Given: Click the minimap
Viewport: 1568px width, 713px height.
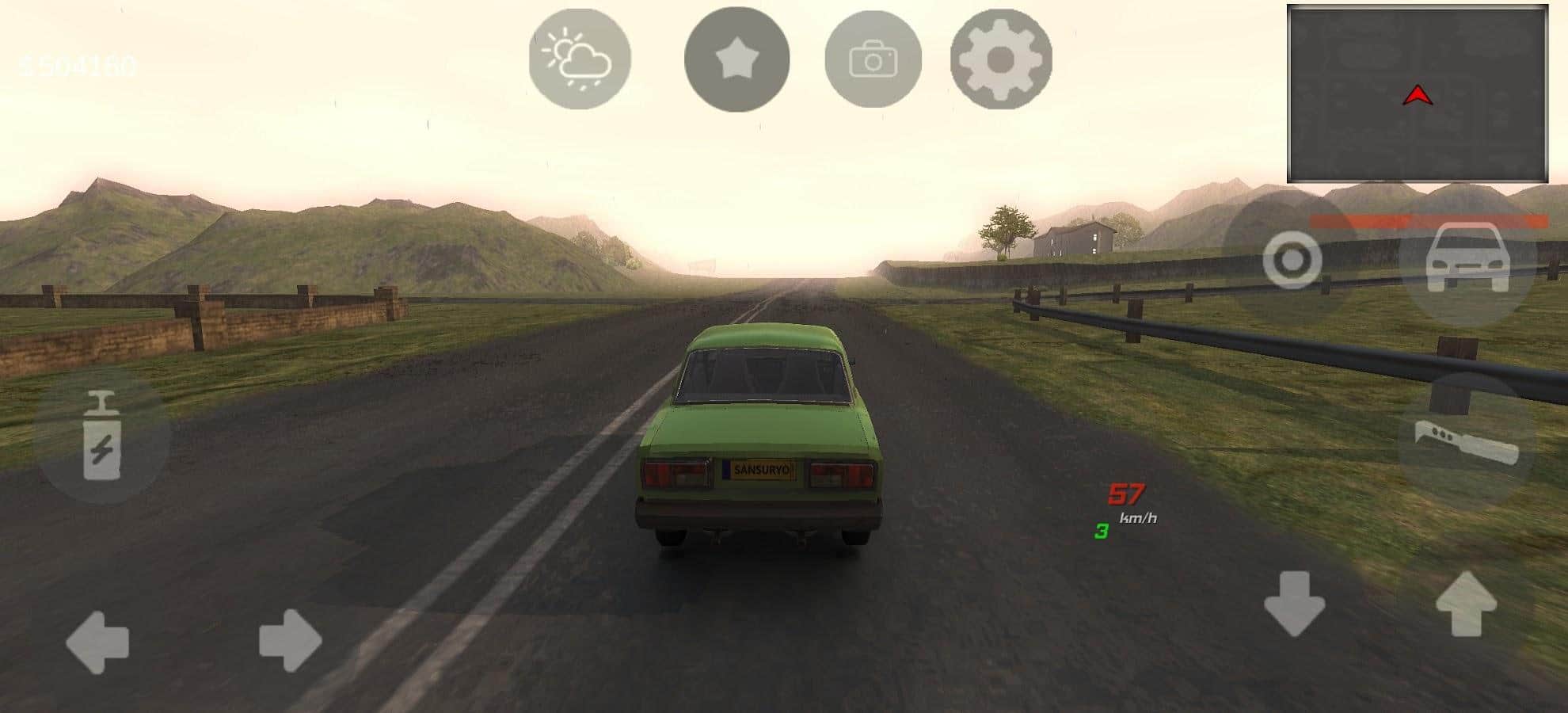Looking at the screenshot, I should tap(1417, 93).
